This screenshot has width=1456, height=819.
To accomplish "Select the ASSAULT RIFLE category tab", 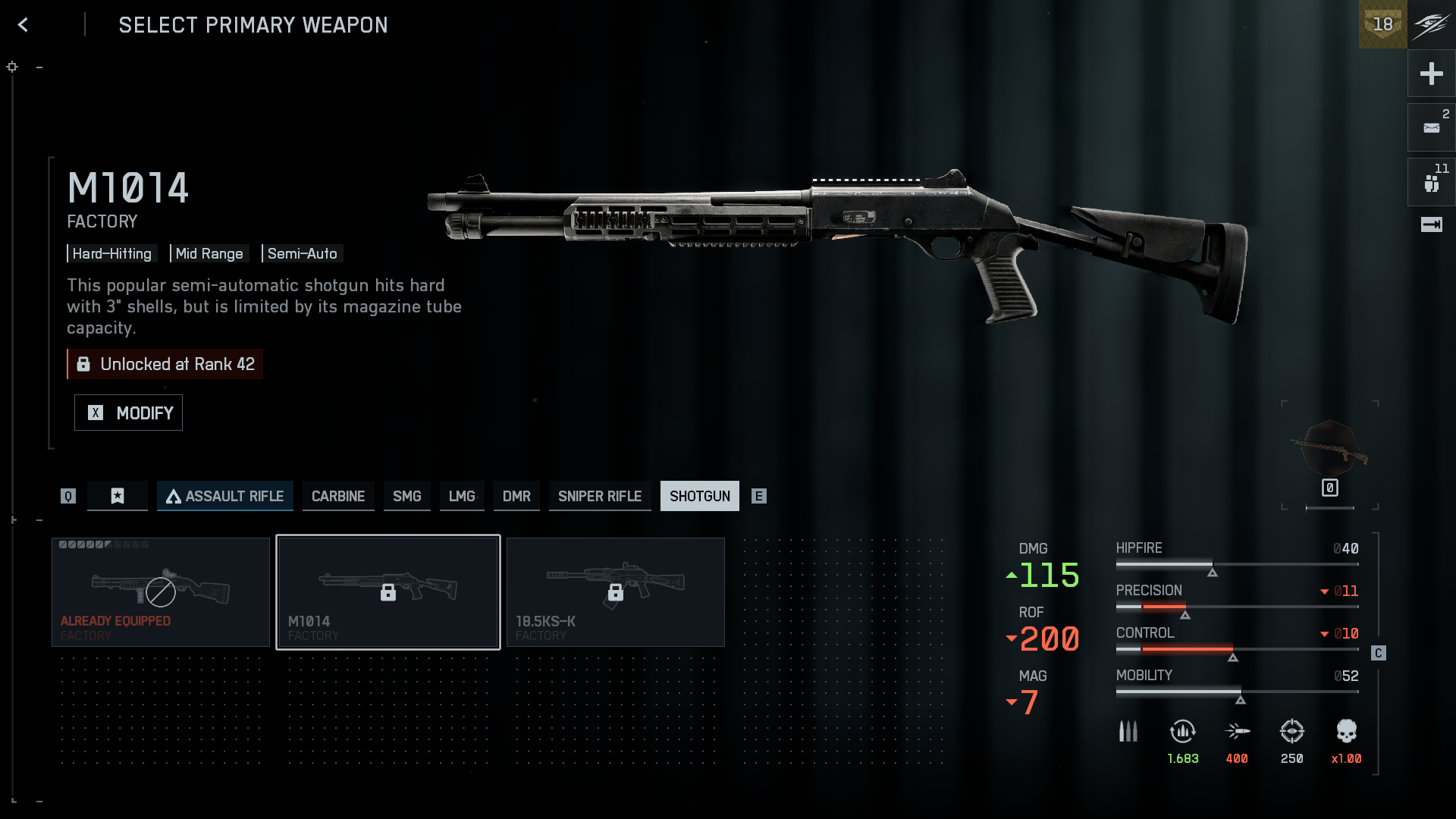I will point(225,496).
